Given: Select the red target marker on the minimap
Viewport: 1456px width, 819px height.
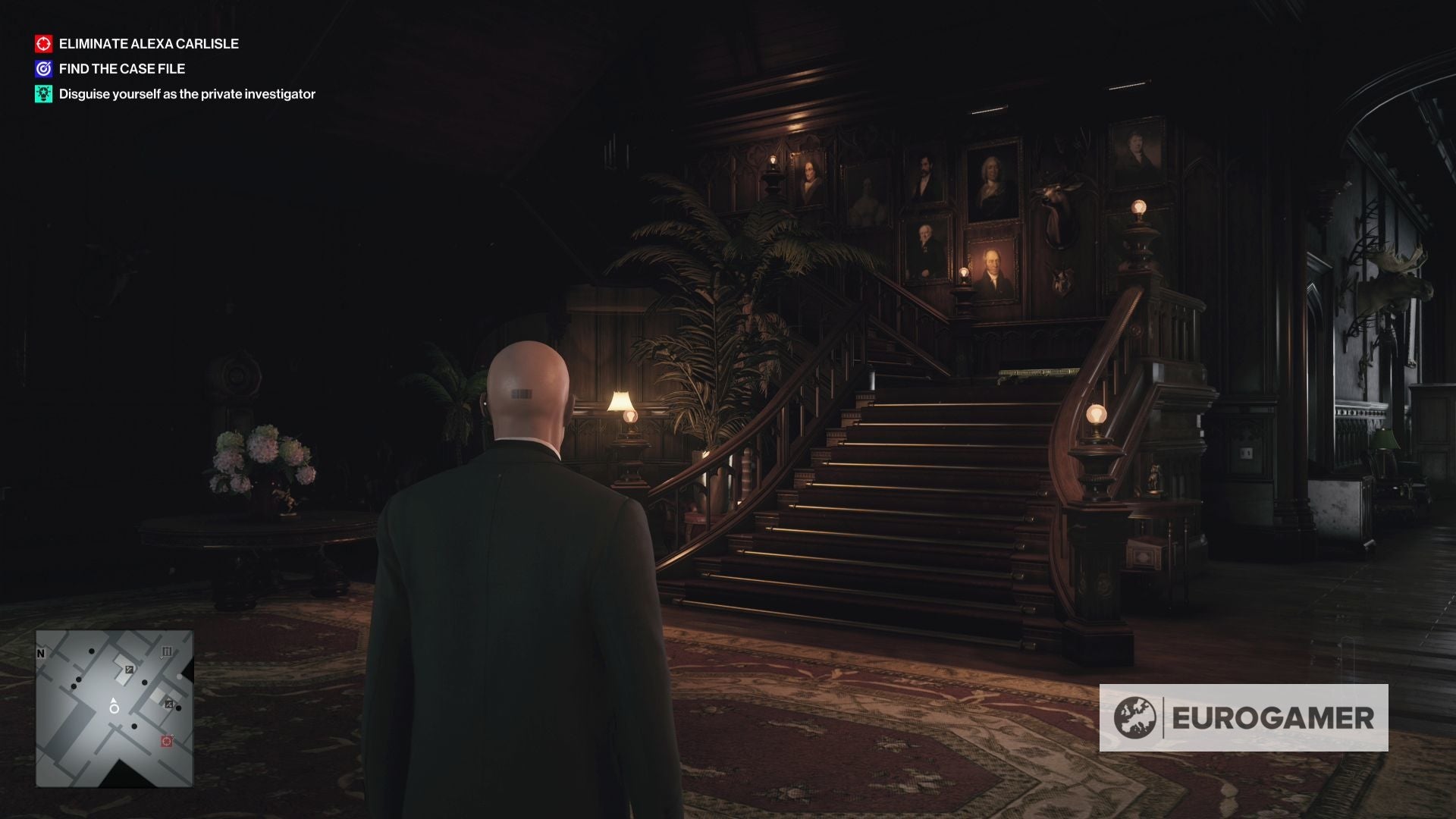Looking at the screenshot, I should 167,741.
